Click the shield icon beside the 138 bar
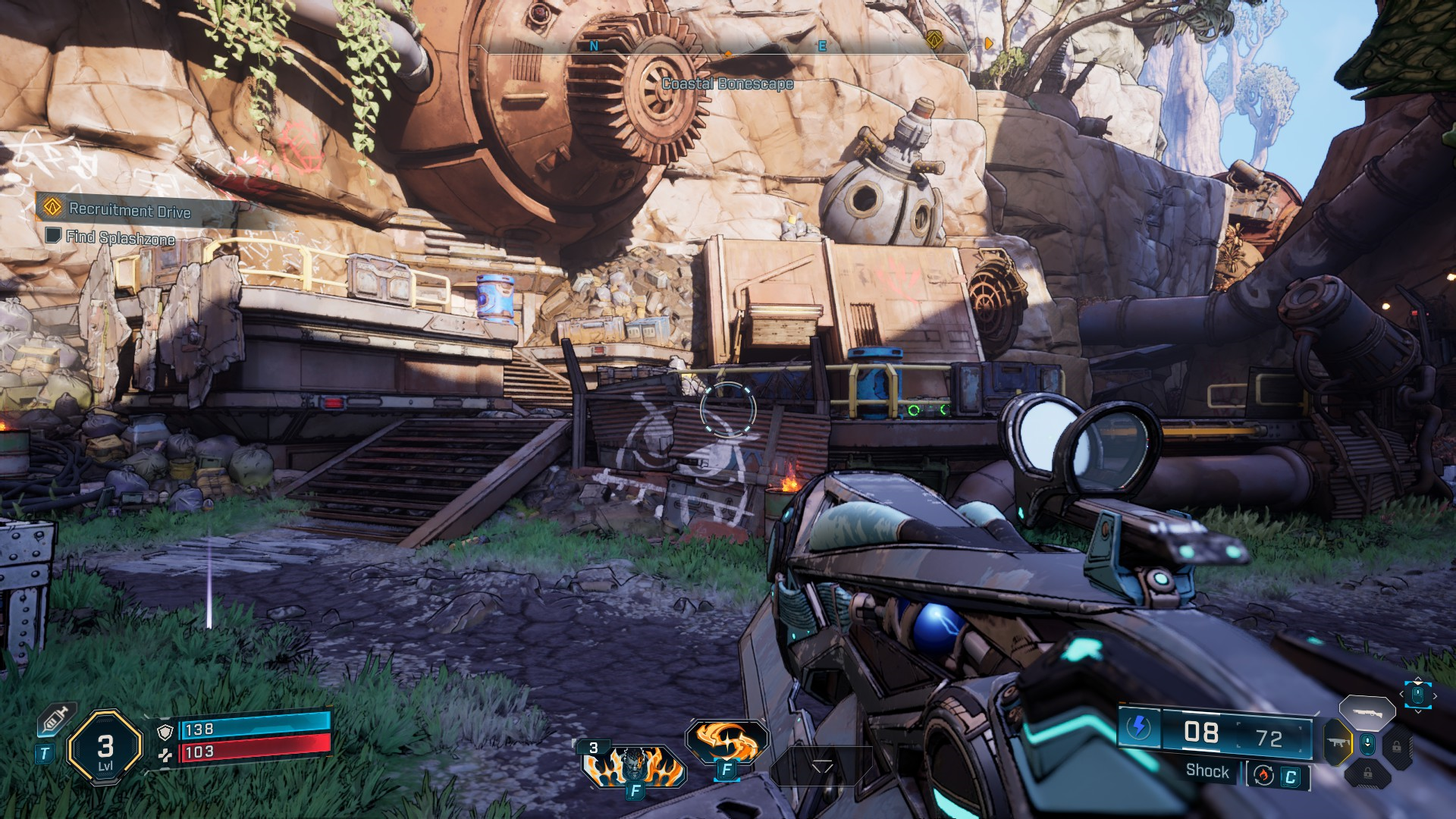Viewport: 1456px width, 819px height. (x=165, y=733)
